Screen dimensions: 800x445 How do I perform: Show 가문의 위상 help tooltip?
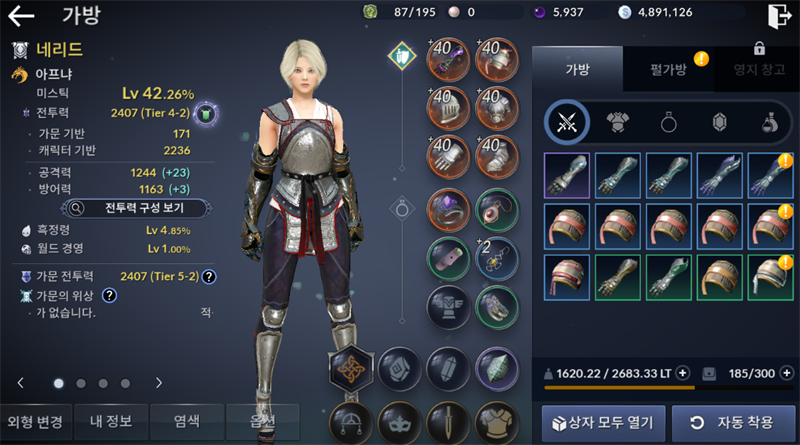109,295
